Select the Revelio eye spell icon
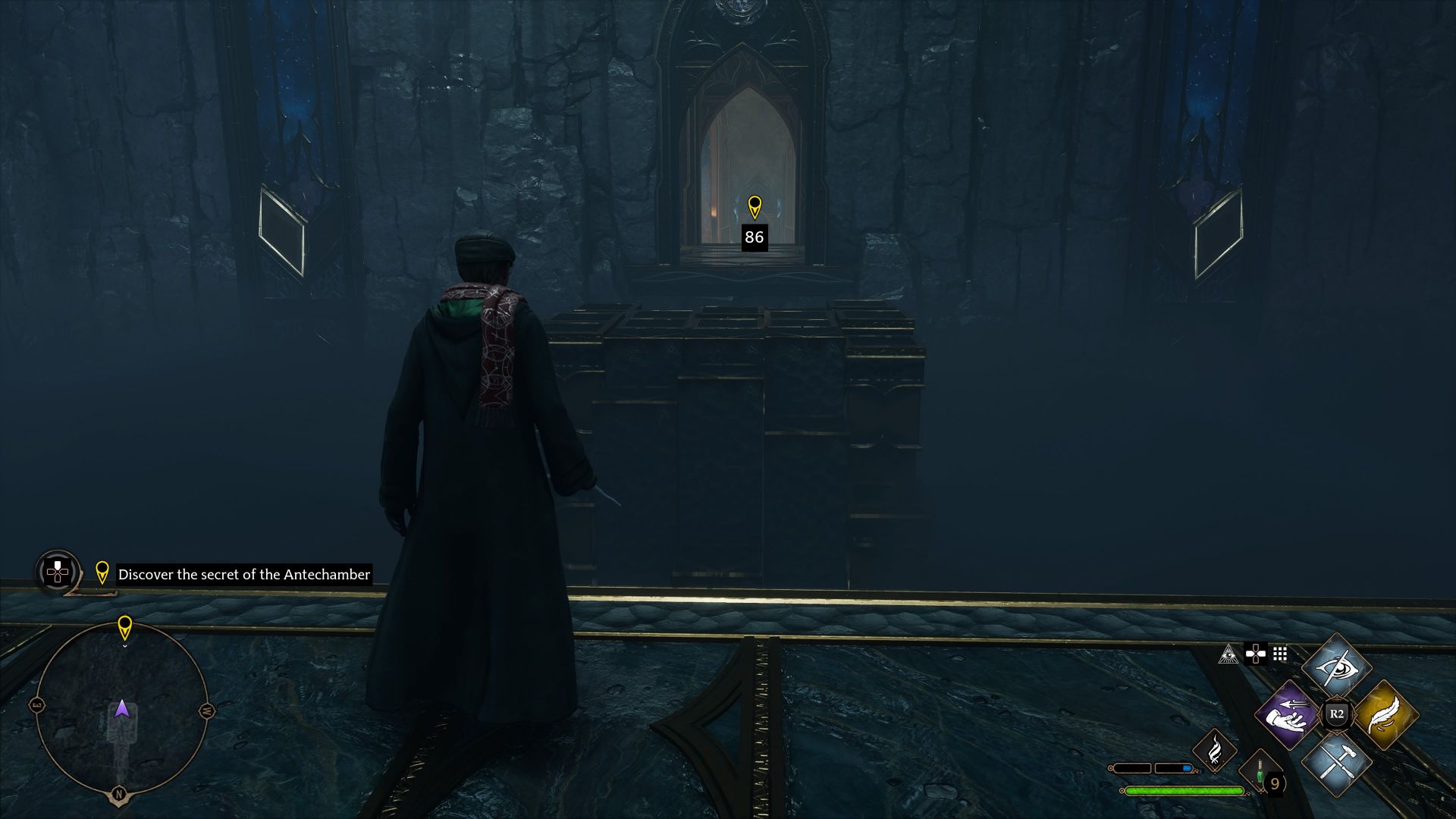 point(1338,668)
